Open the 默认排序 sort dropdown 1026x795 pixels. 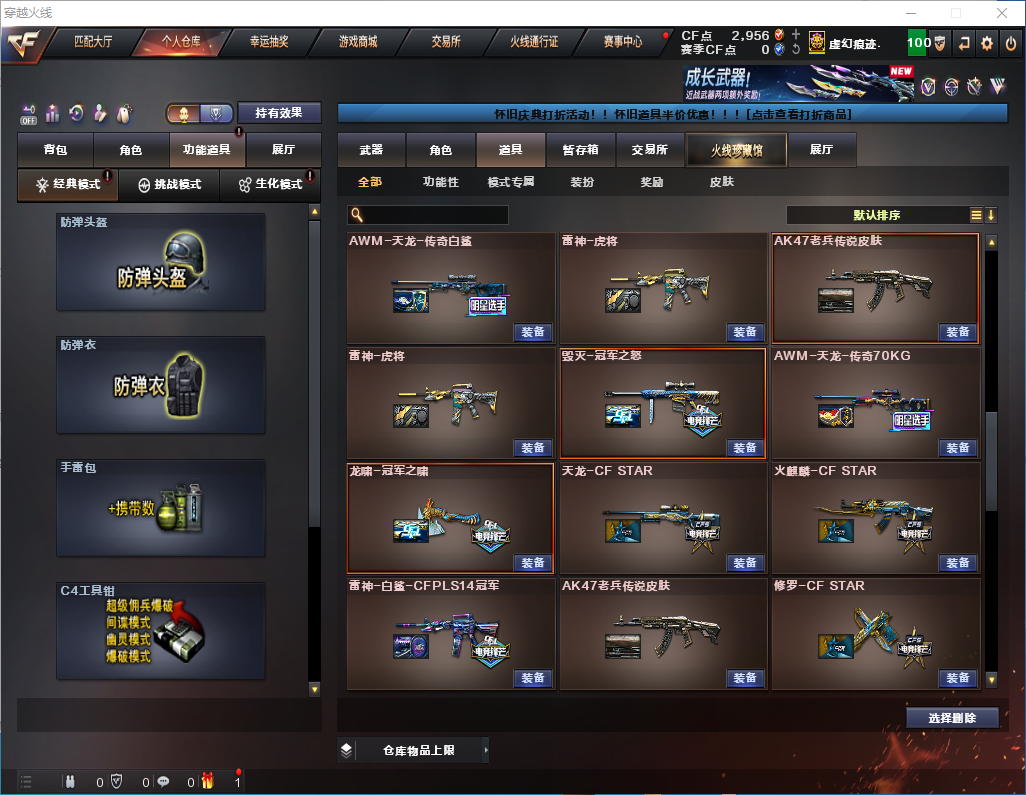[875, 215]
